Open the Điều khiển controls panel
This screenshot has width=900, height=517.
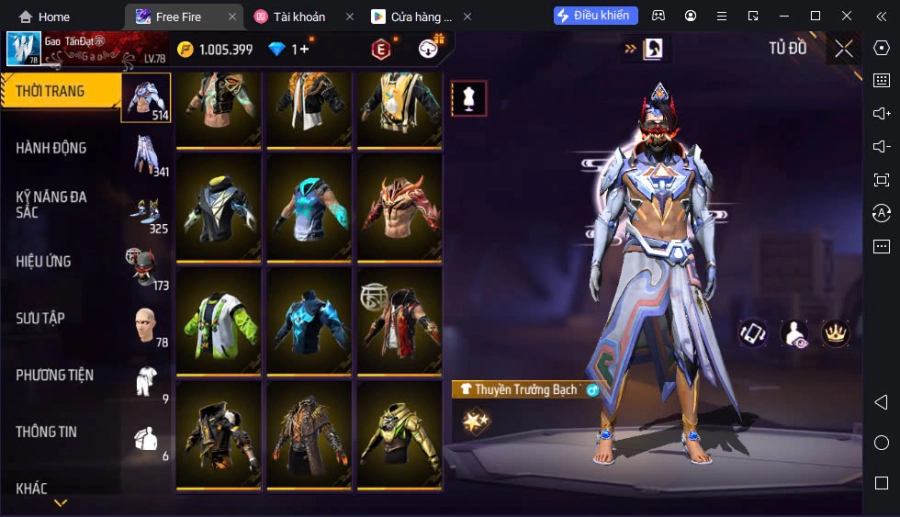[x=596, y=16]
